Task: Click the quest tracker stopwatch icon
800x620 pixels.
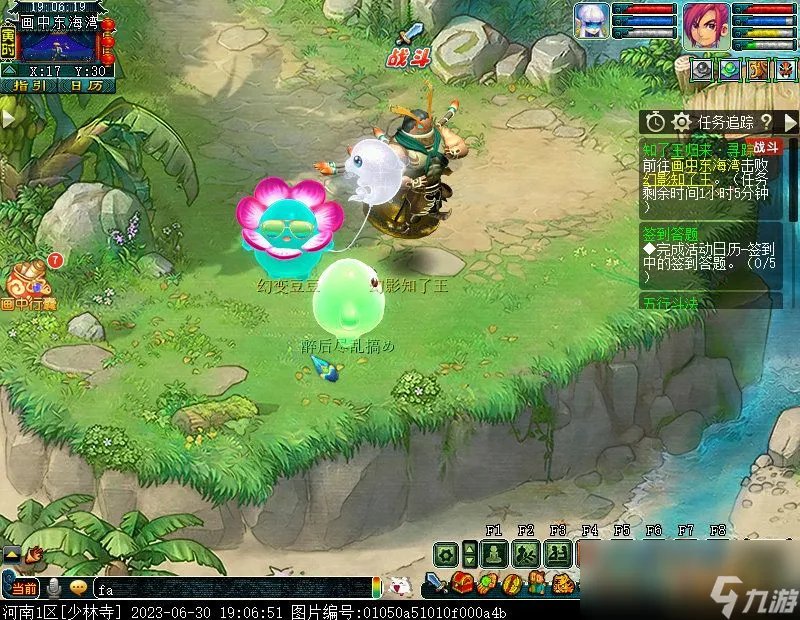Action: tap(655, 122)
